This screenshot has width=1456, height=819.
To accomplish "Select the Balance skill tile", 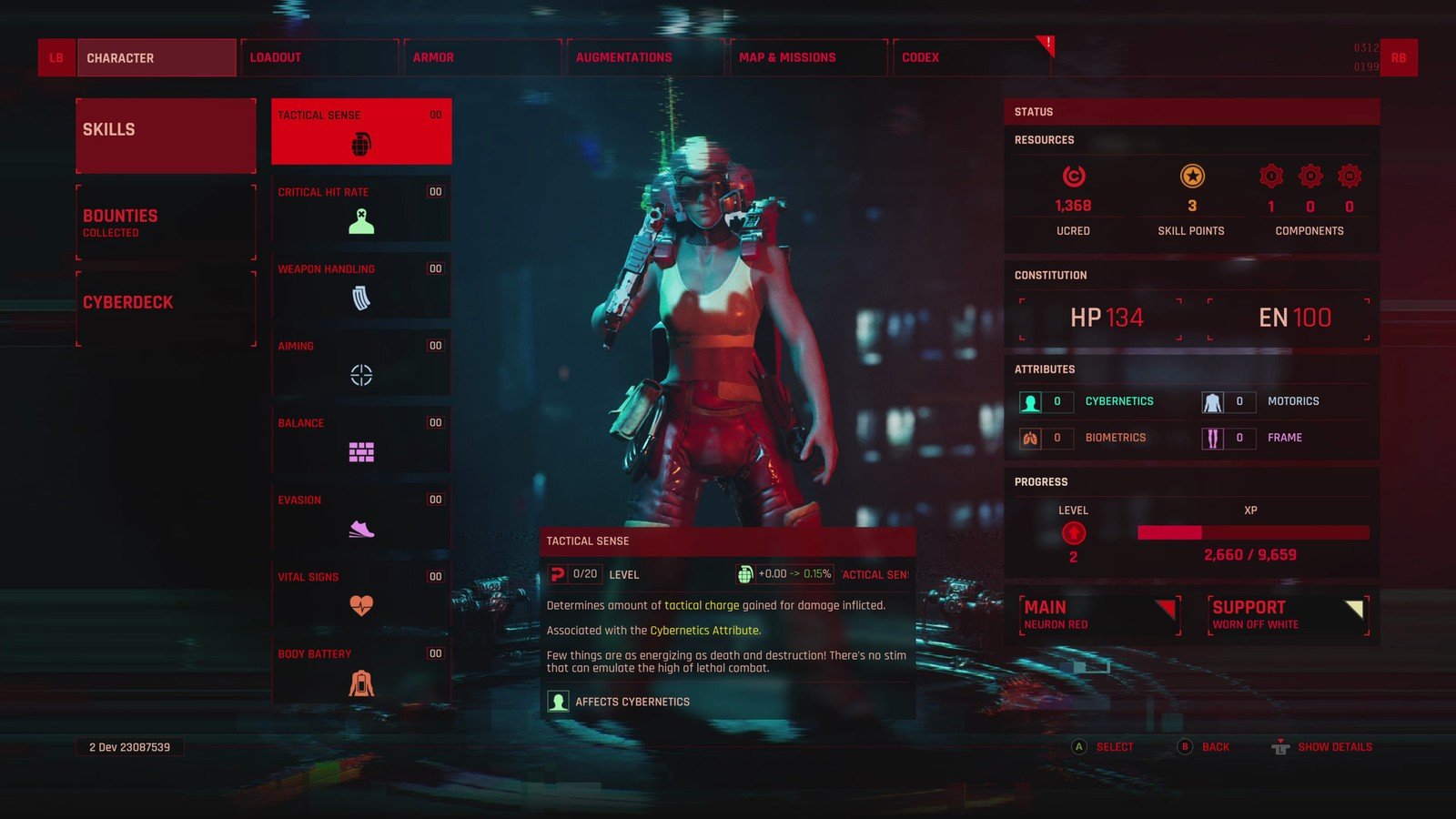I will click(361, 440).
